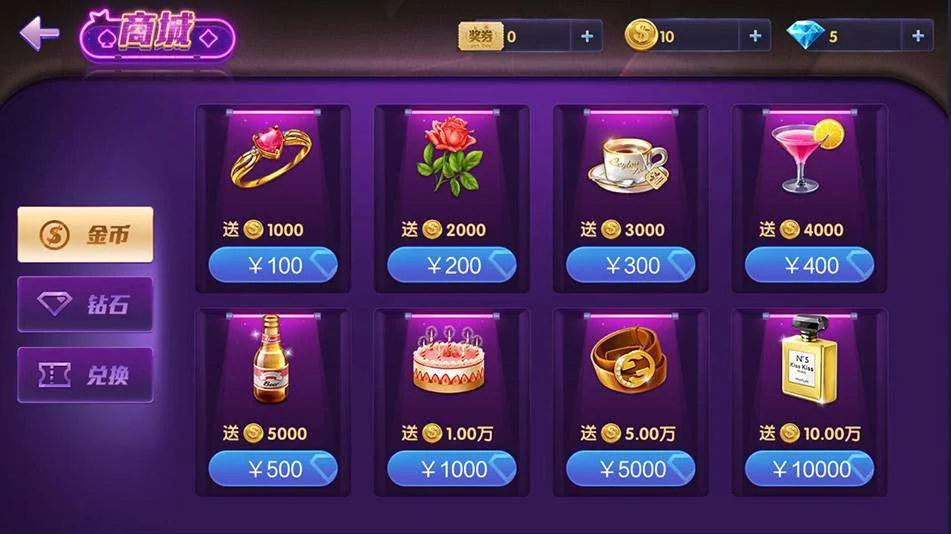951x534 pixels.
Task: Select the ruby ring item image
Action: point(272,157)
